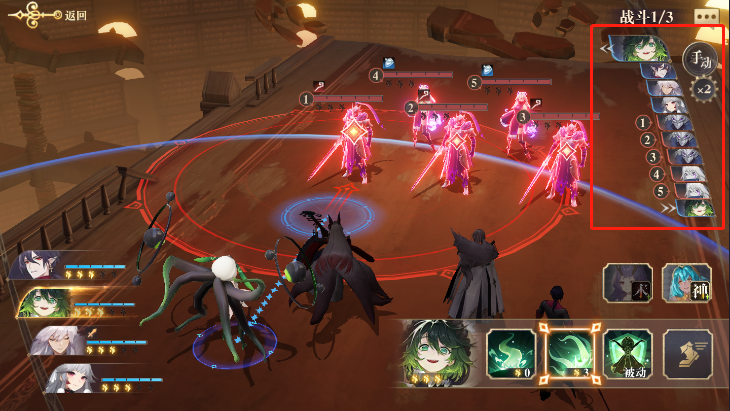Open the three-dot options menu
This screenshot has width=730, height=411.
[706, 15]
